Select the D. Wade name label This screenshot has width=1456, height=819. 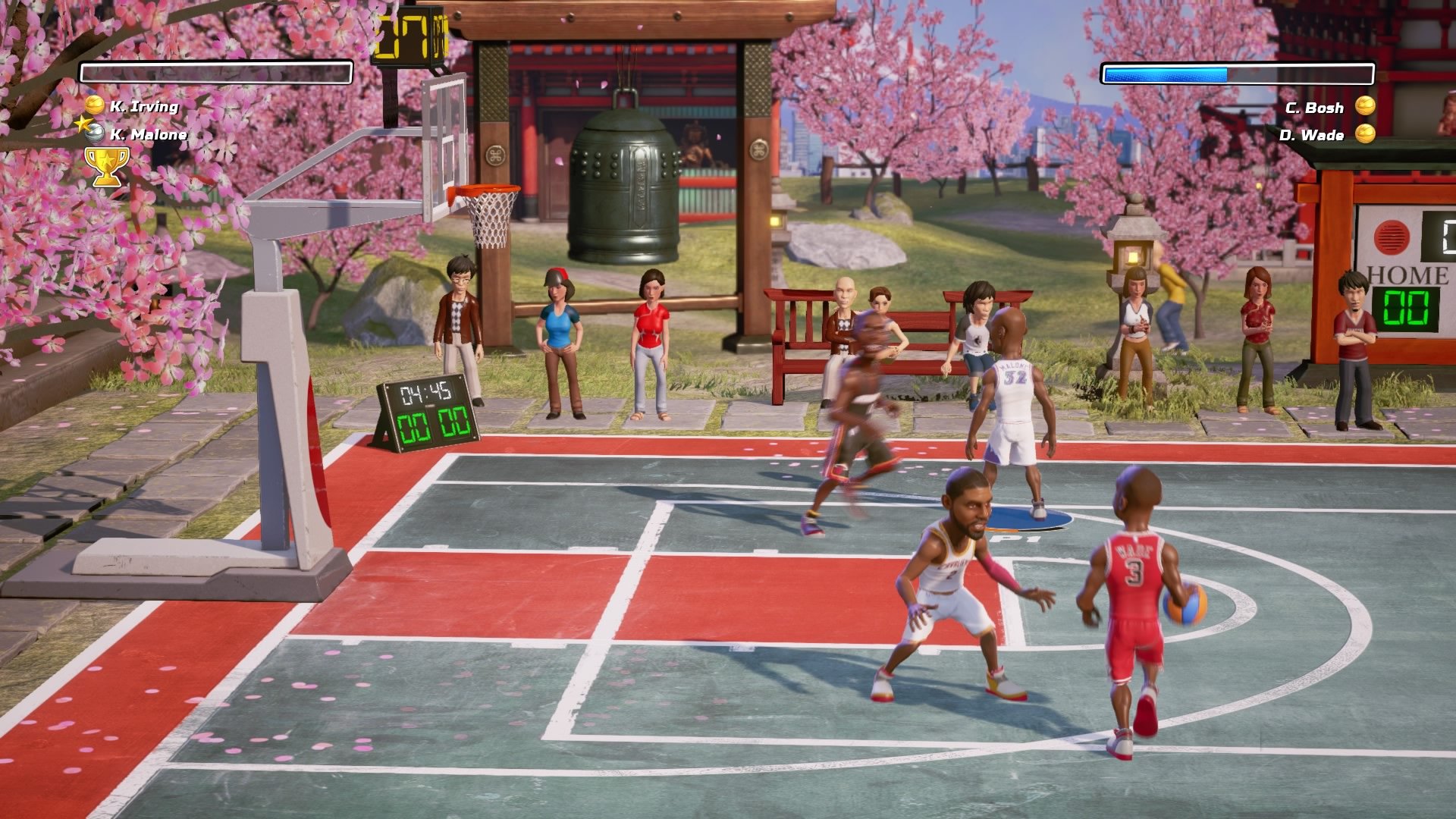(x=1313, y=135)
